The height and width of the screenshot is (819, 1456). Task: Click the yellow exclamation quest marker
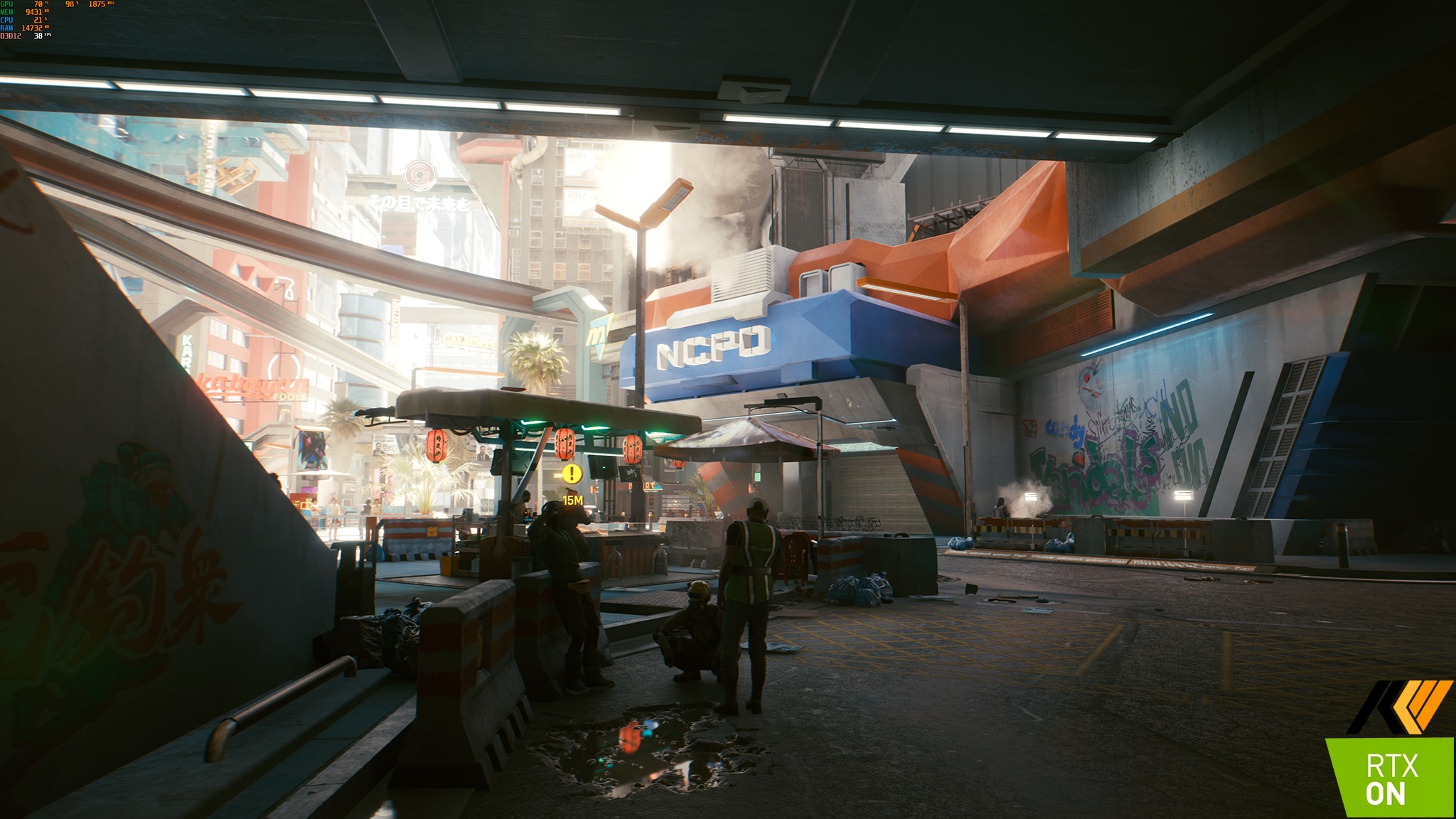(x=572, y=473)
